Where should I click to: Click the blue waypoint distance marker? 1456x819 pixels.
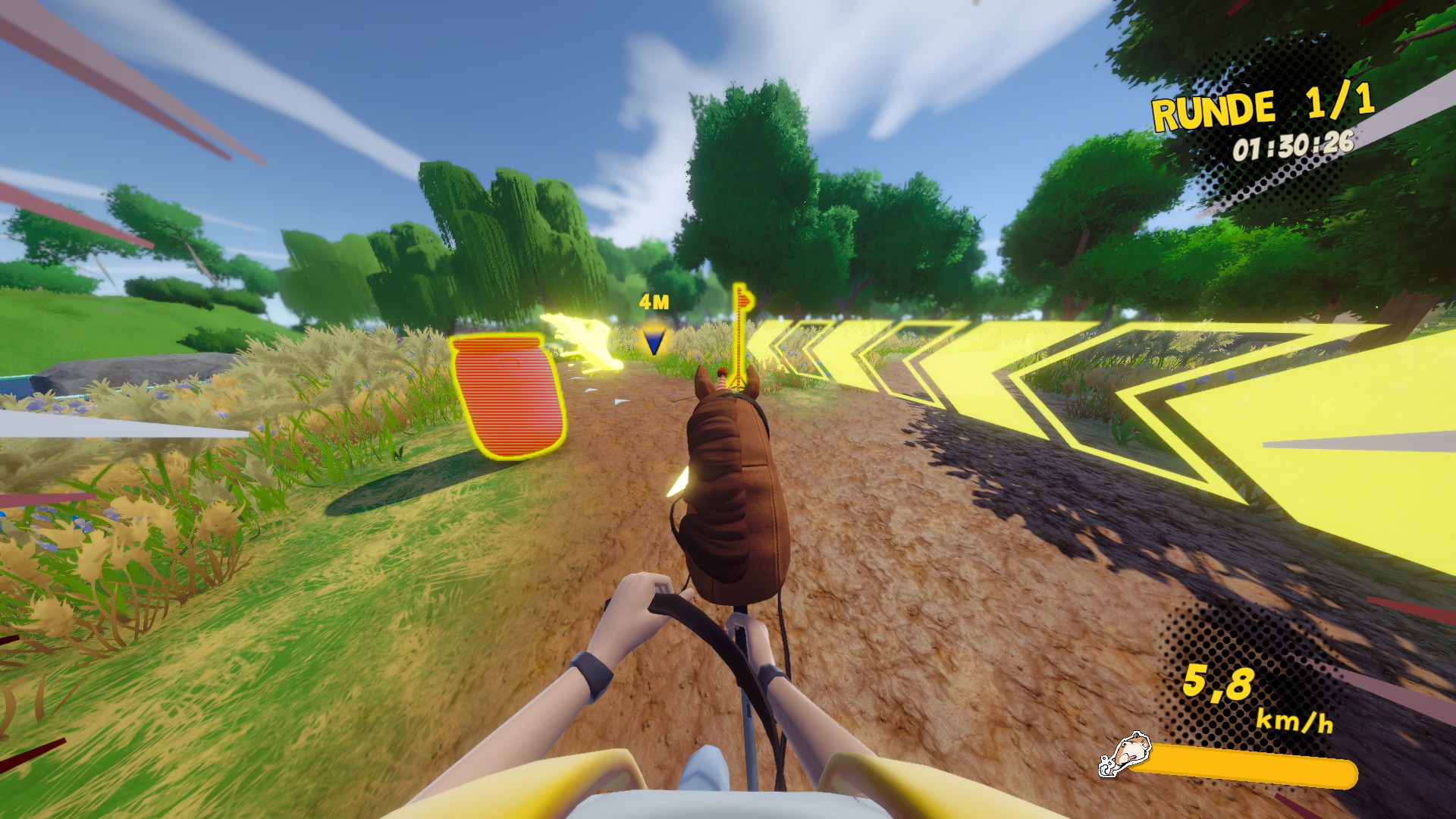coord(654,340)
